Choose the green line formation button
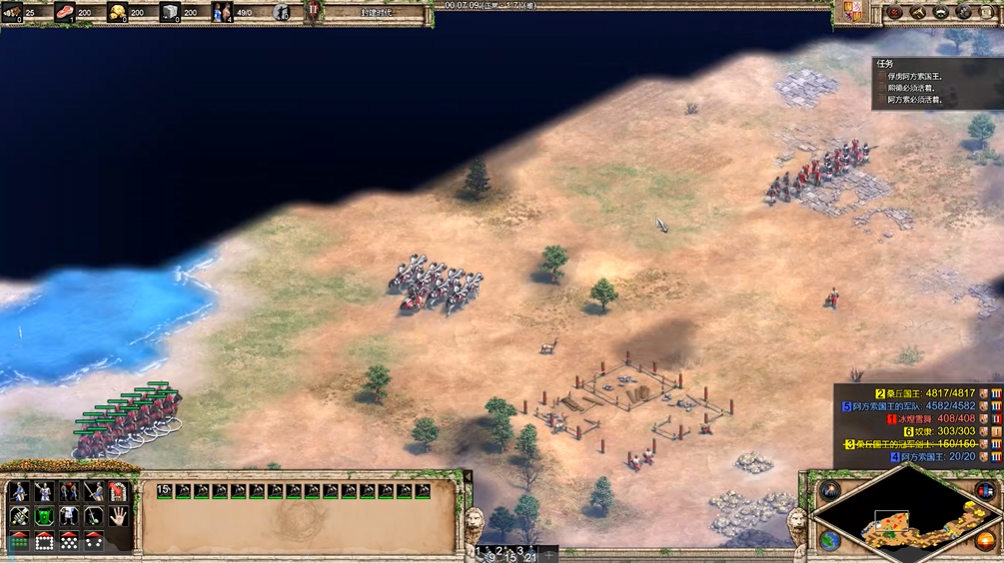The height and width of the screenshot is (563, 1004). [x=19, y=541]
